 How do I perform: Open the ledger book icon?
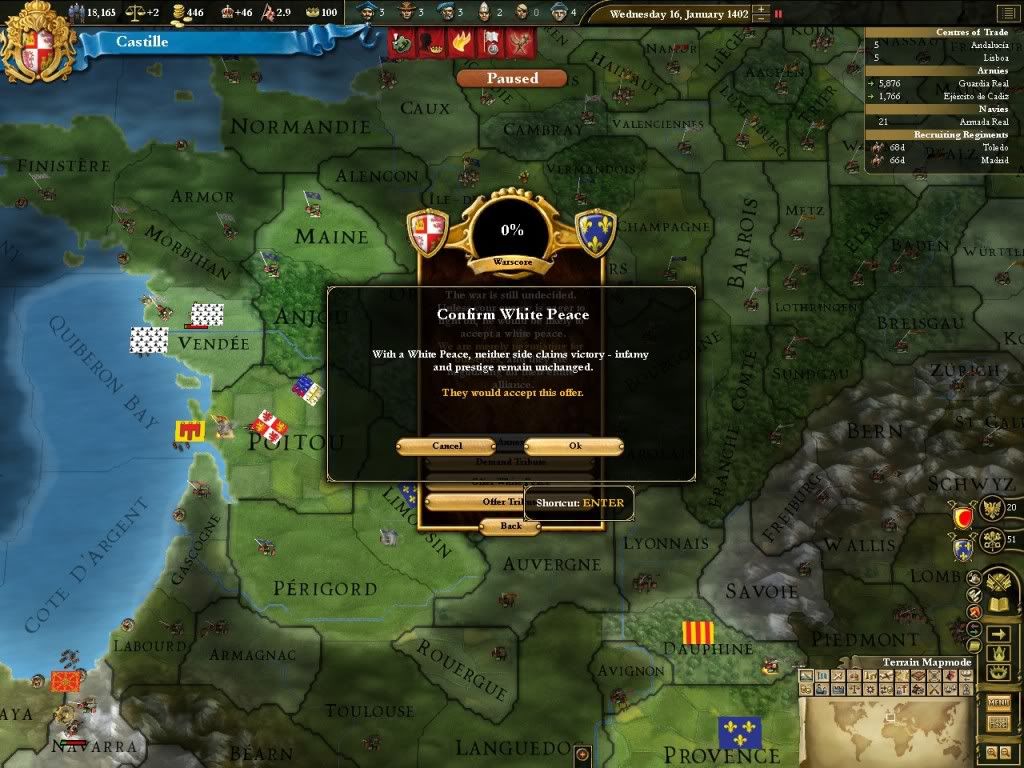[x=997, y=606]
